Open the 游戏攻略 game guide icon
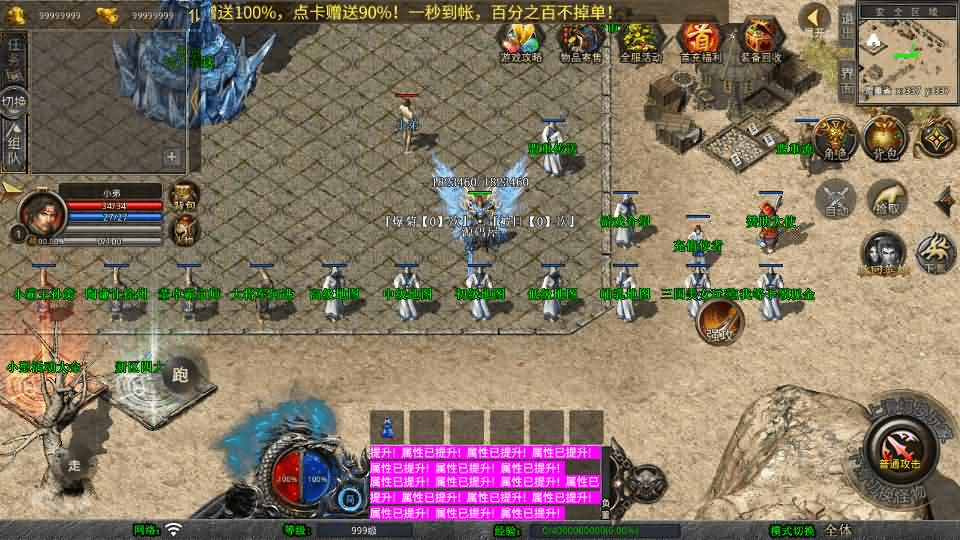960x540 pixels. click(x=521, y=42)
